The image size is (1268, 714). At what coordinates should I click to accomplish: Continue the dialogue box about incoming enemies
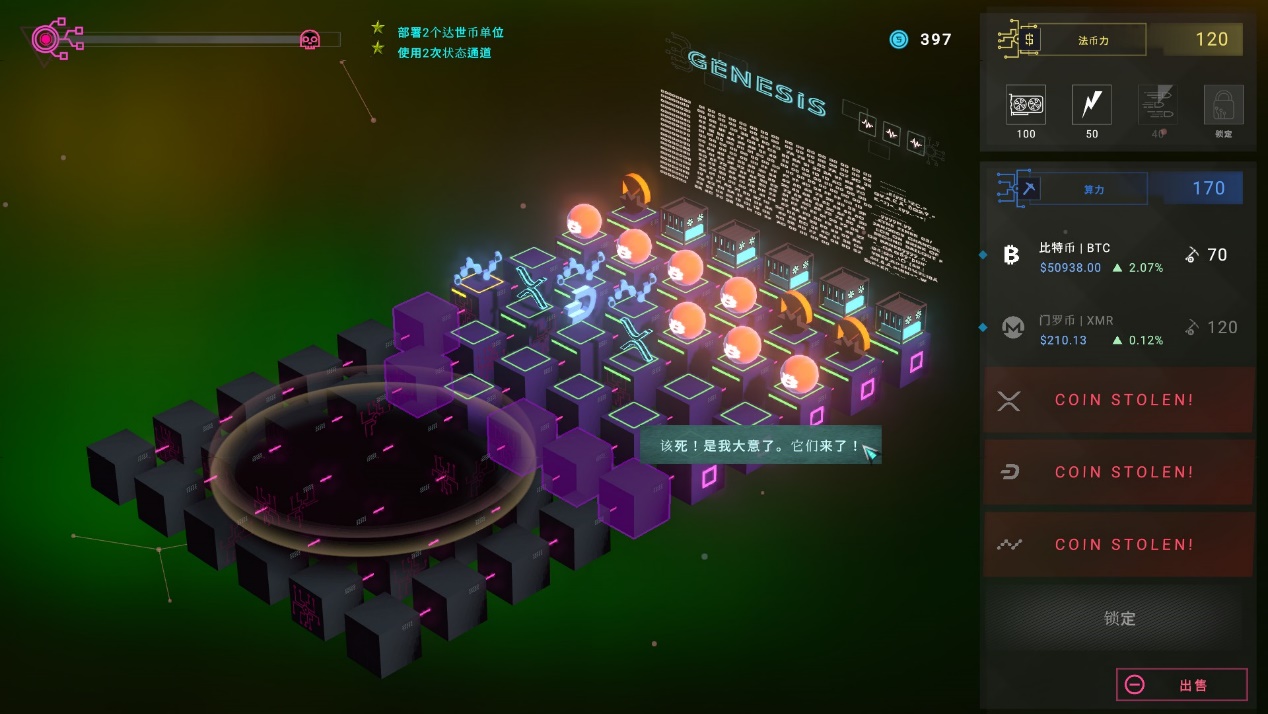coord(760,446)
